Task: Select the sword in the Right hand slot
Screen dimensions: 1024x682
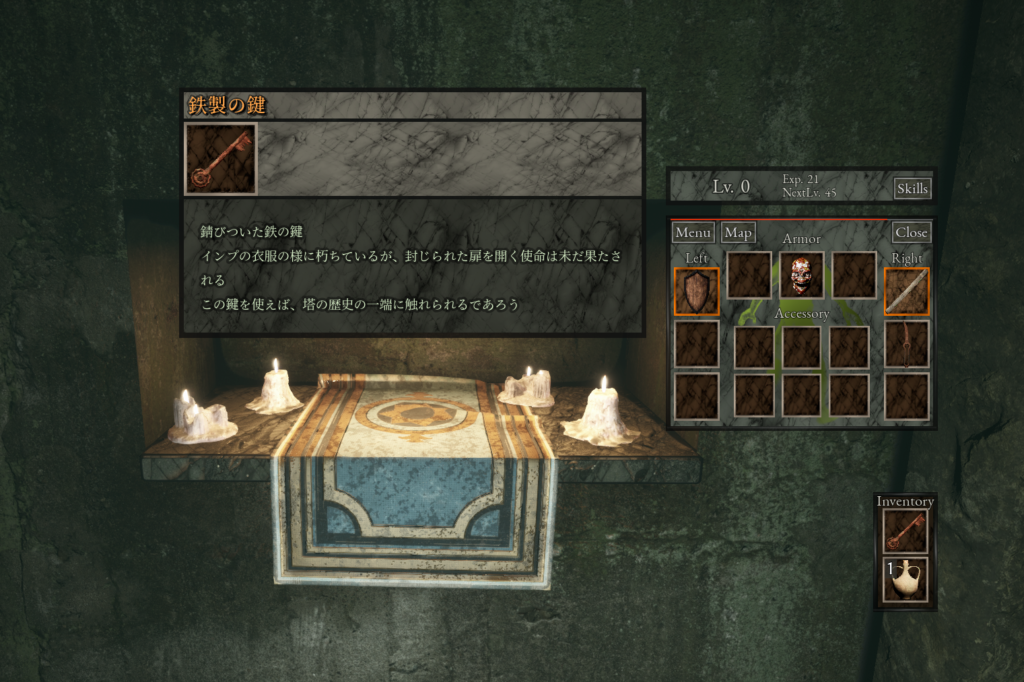Action: click(x=906, y=291)
